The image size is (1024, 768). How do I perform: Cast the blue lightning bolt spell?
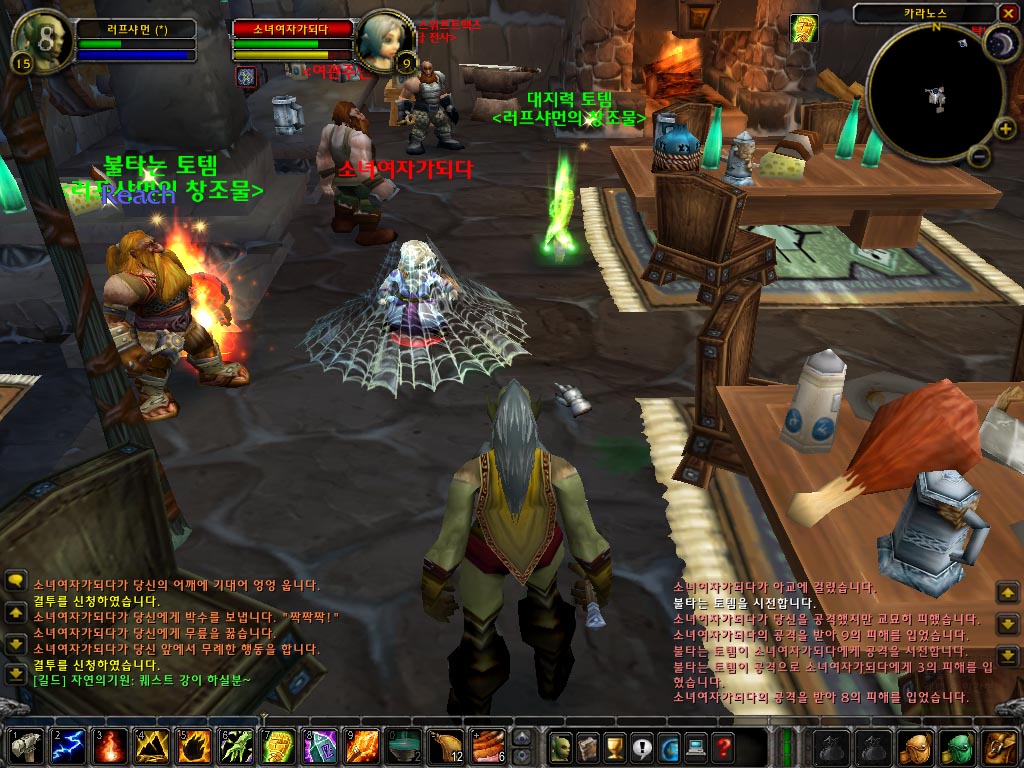[65, 747]
